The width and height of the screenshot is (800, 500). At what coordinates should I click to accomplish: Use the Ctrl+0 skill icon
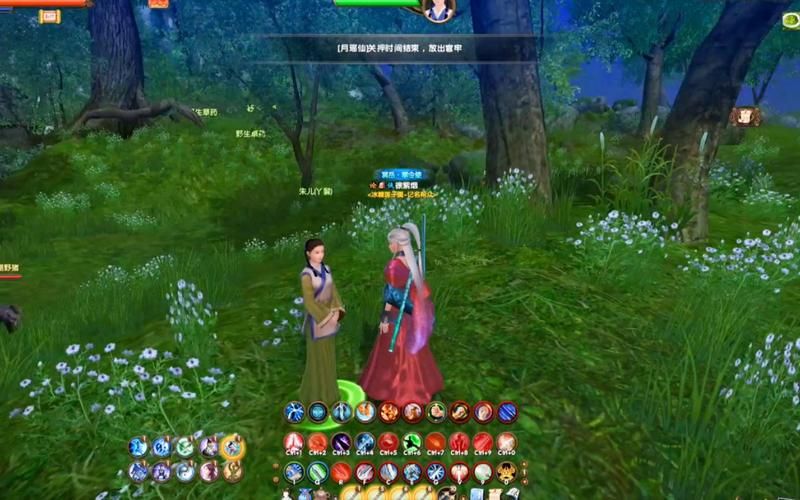(x=507, y=442)
